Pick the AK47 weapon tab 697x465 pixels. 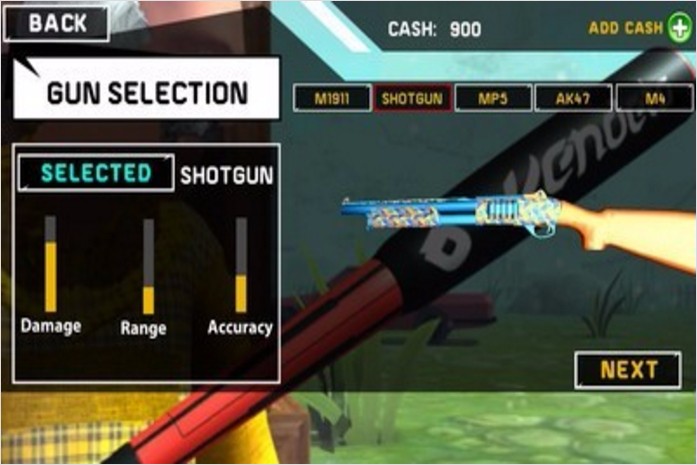coord(573,98)
